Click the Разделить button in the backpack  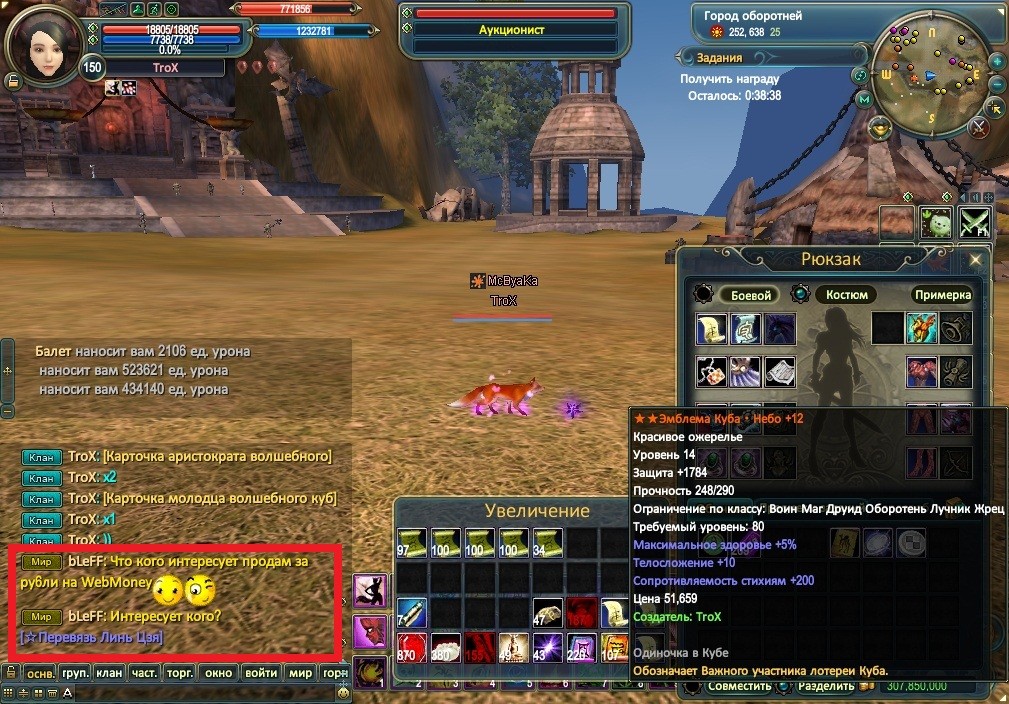(x=826, y=687)
